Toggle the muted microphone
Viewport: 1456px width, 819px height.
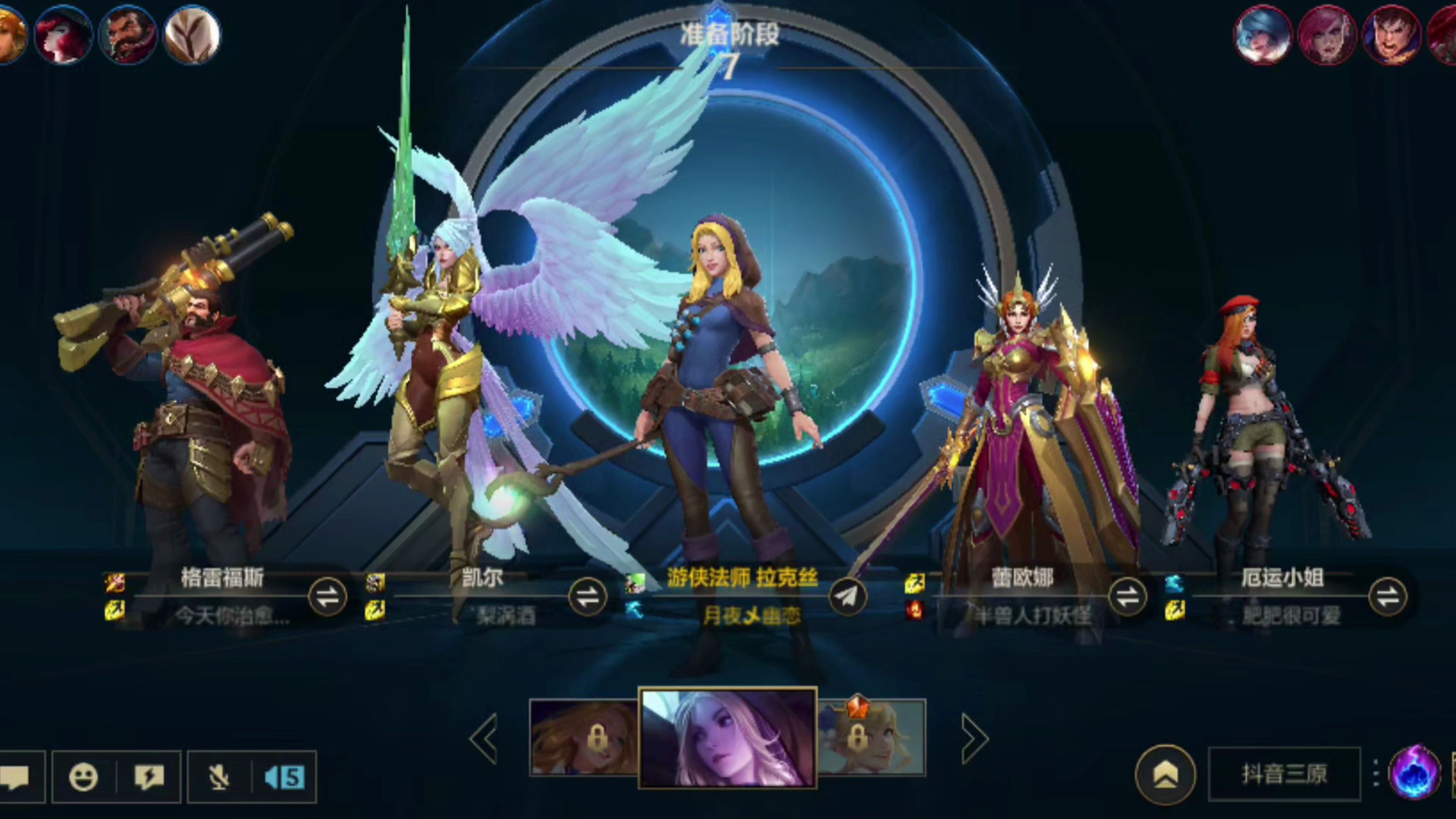(x=219, y=777)
